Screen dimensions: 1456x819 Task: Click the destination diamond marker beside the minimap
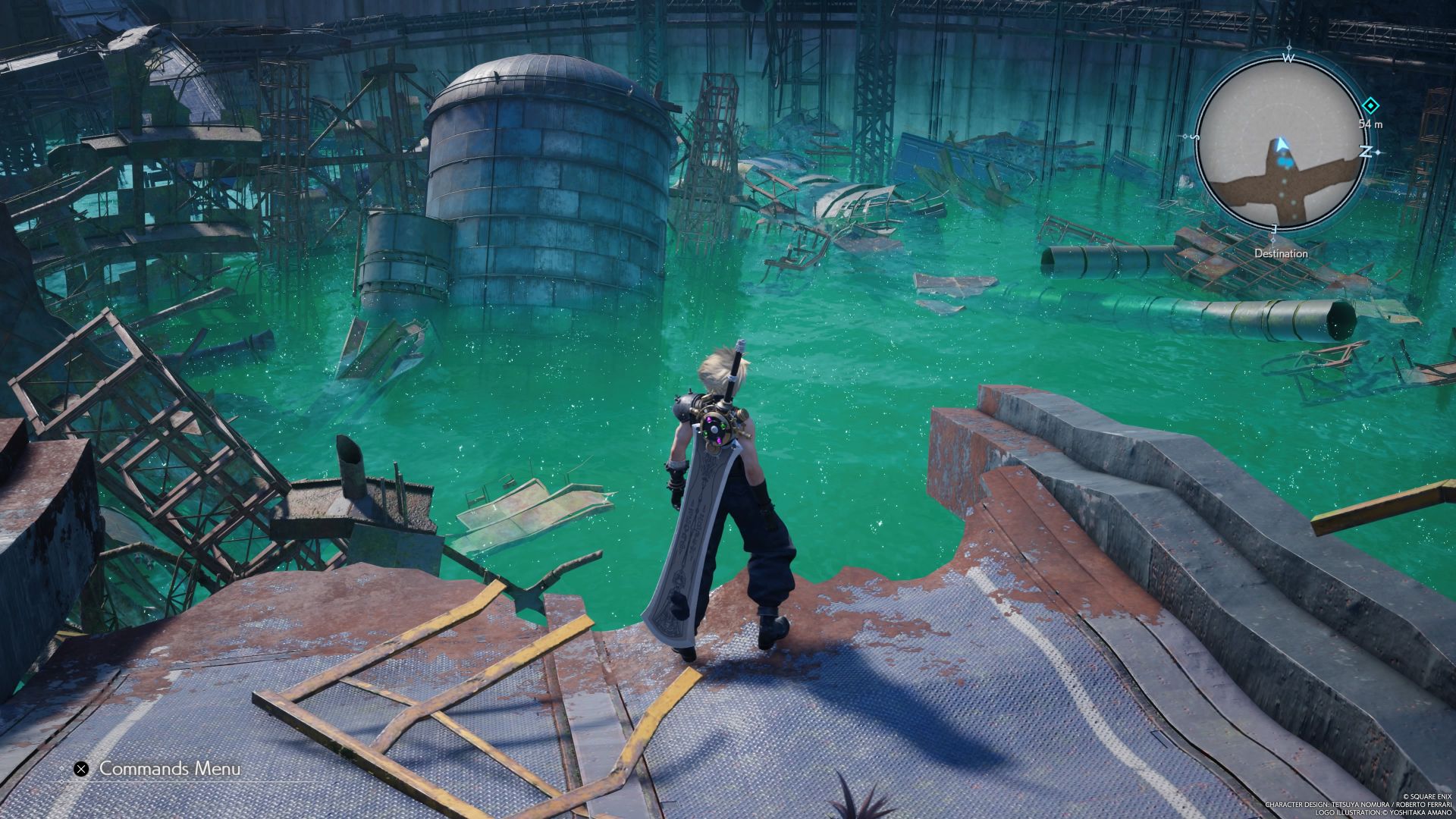pos(1370,105)
